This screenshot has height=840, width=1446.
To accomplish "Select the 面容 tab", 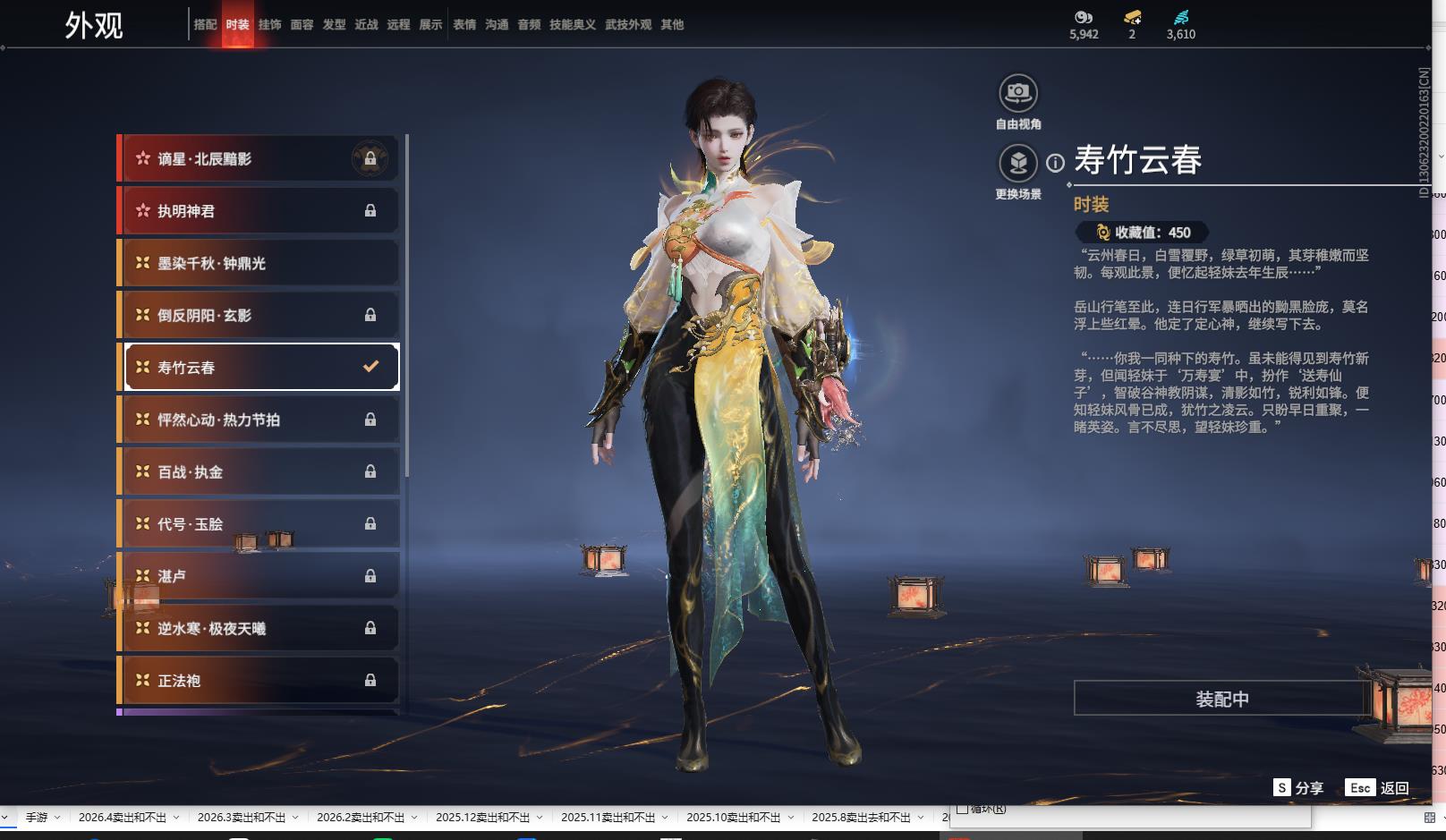I will tap(302, 25).
